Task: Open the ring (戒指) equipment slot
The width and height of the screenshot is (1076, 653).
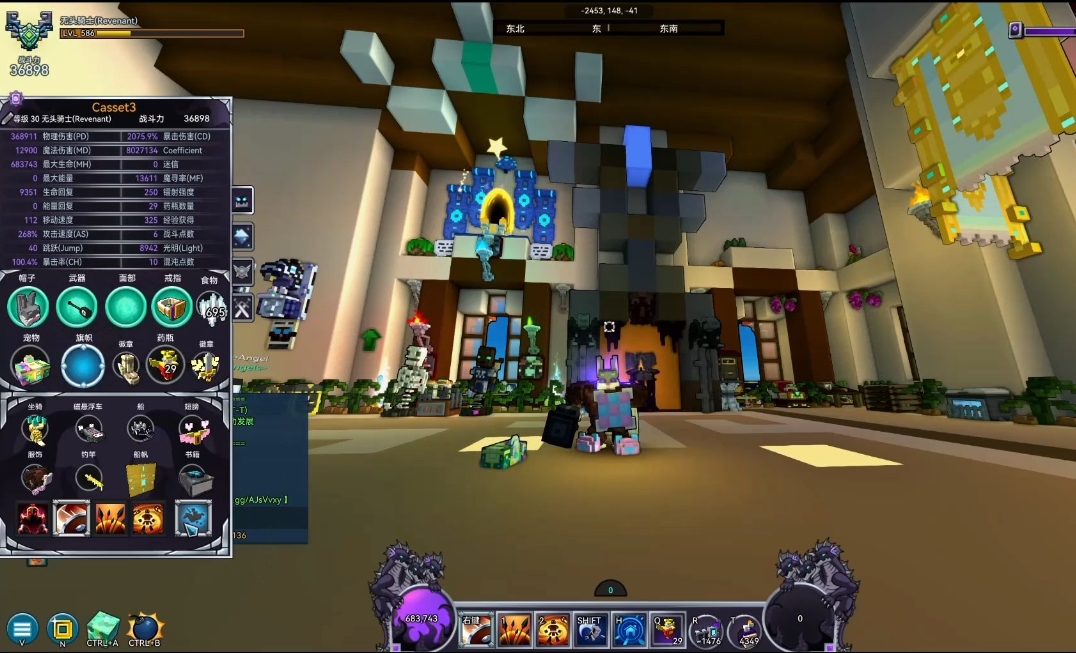Action: point(172,307)
